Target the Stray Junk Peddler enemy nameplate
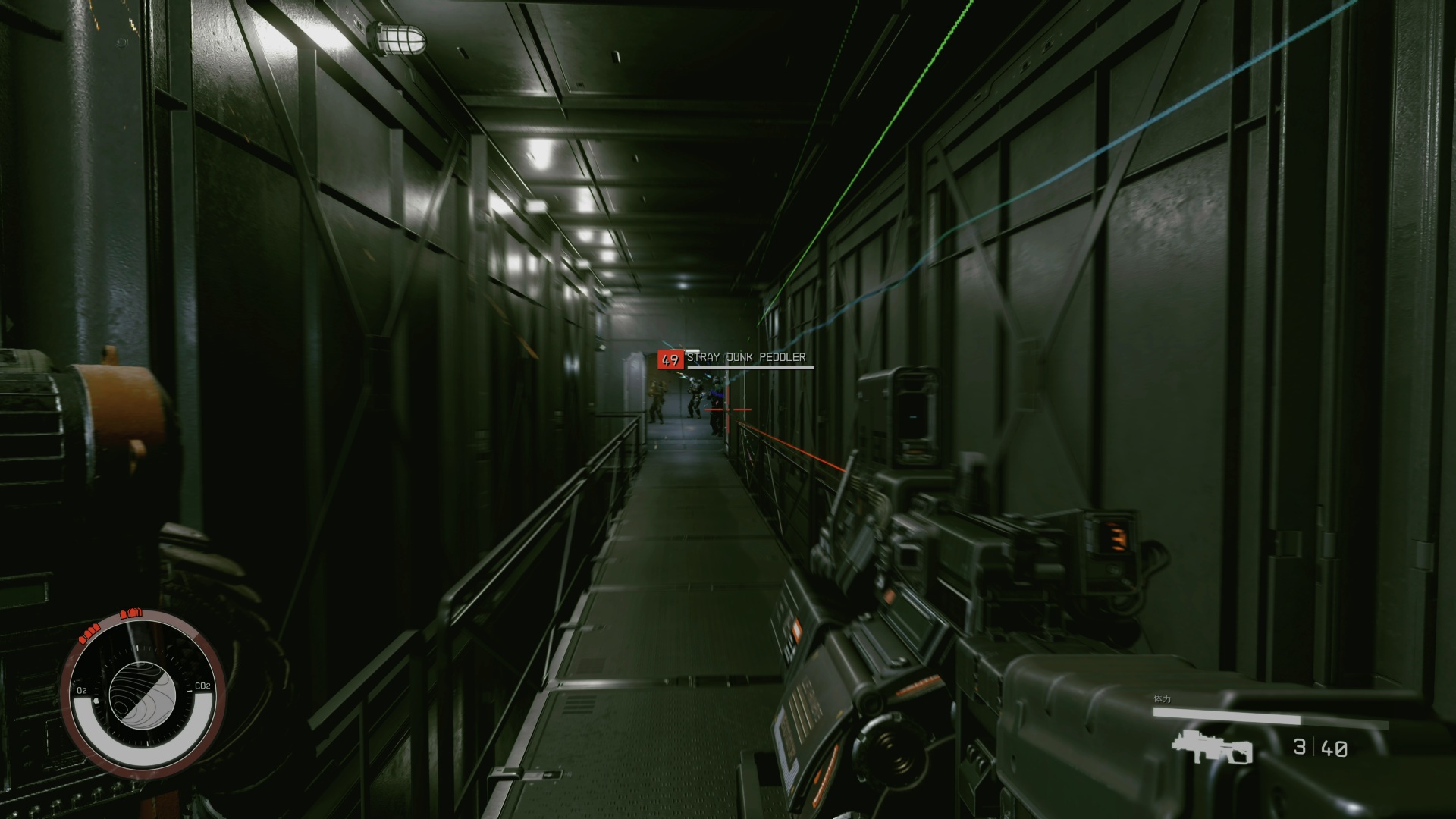This screenshot has height=819, width=1456. click(x=744, y=358)
